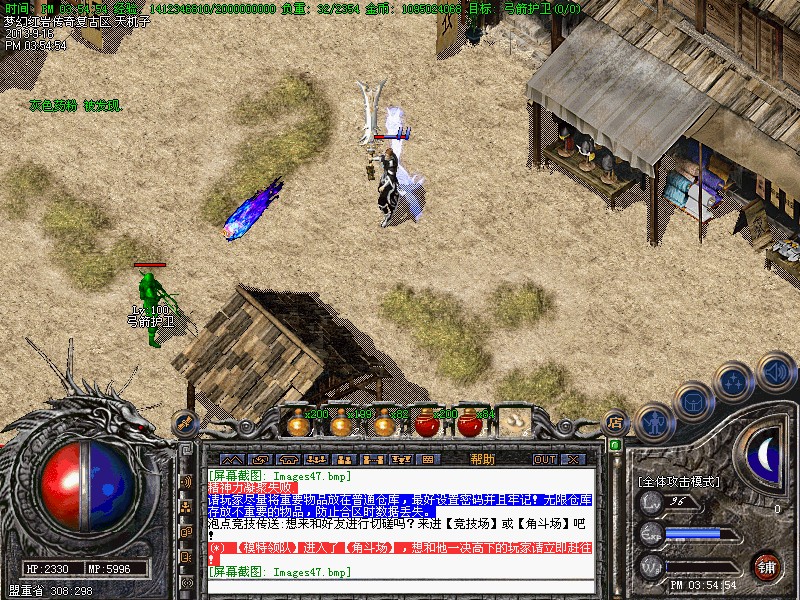Toggle the small green indicator under 店
Screen dimensions: 800x600
(x=615, y=445)
